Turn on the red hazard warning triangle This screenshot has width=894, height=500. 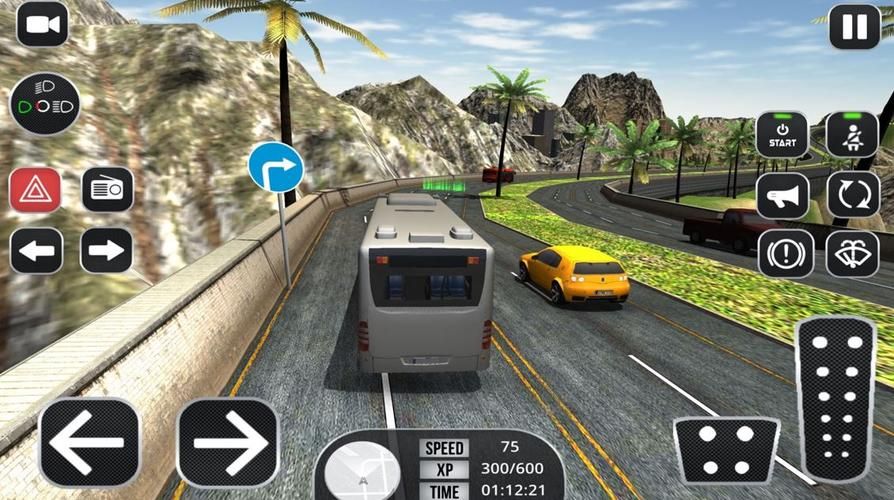pos(36,189)
